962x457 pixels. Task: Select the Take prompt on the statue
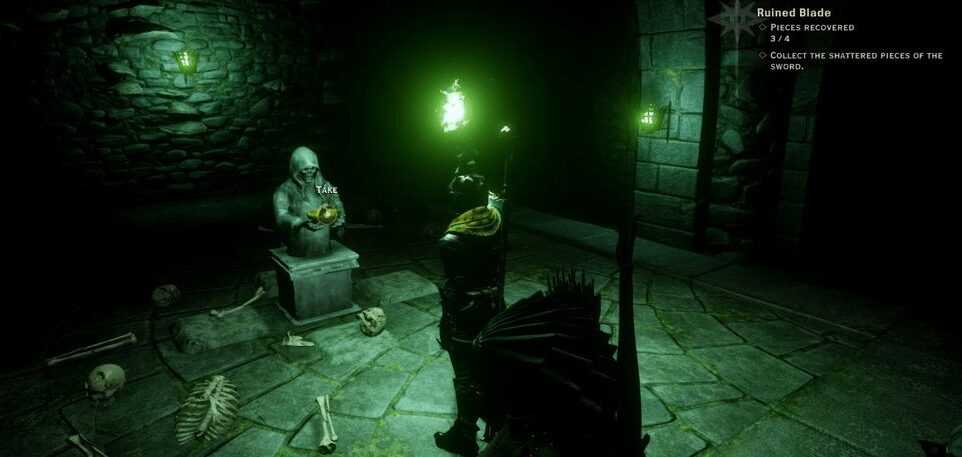point(327,190)
